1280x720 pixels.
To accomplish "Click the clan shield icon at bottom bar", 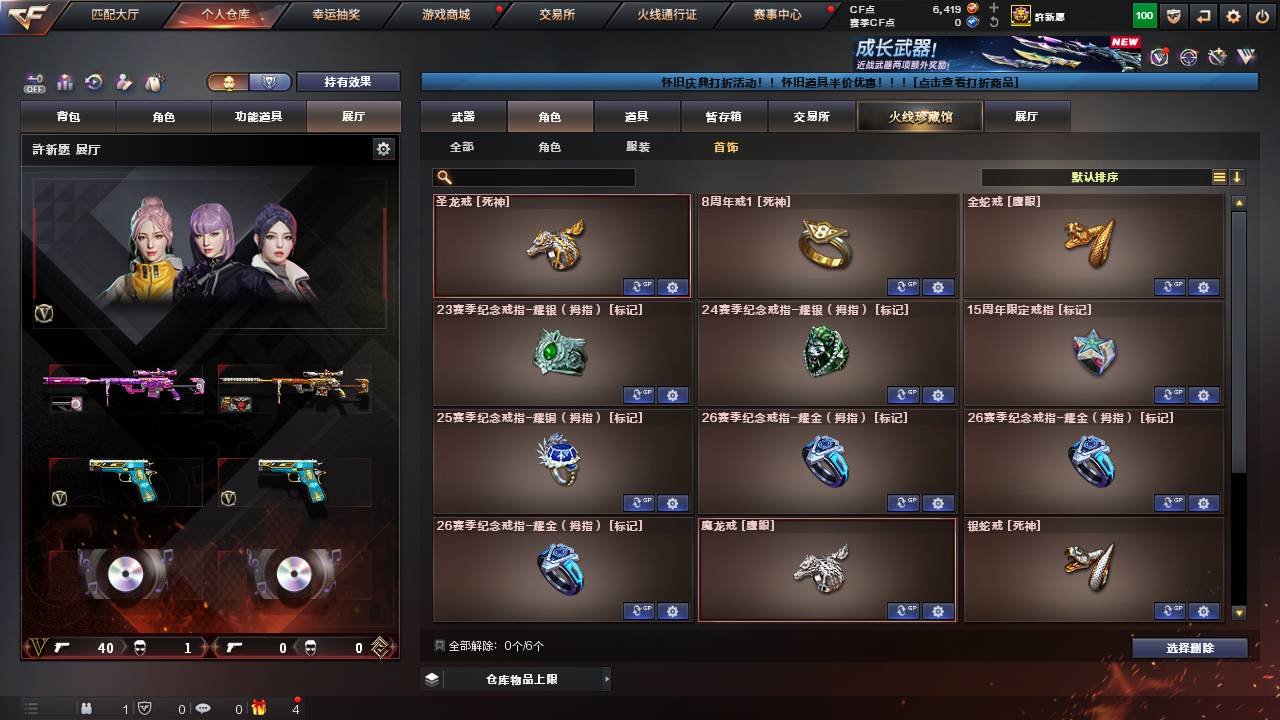I will tap(144, 708).
